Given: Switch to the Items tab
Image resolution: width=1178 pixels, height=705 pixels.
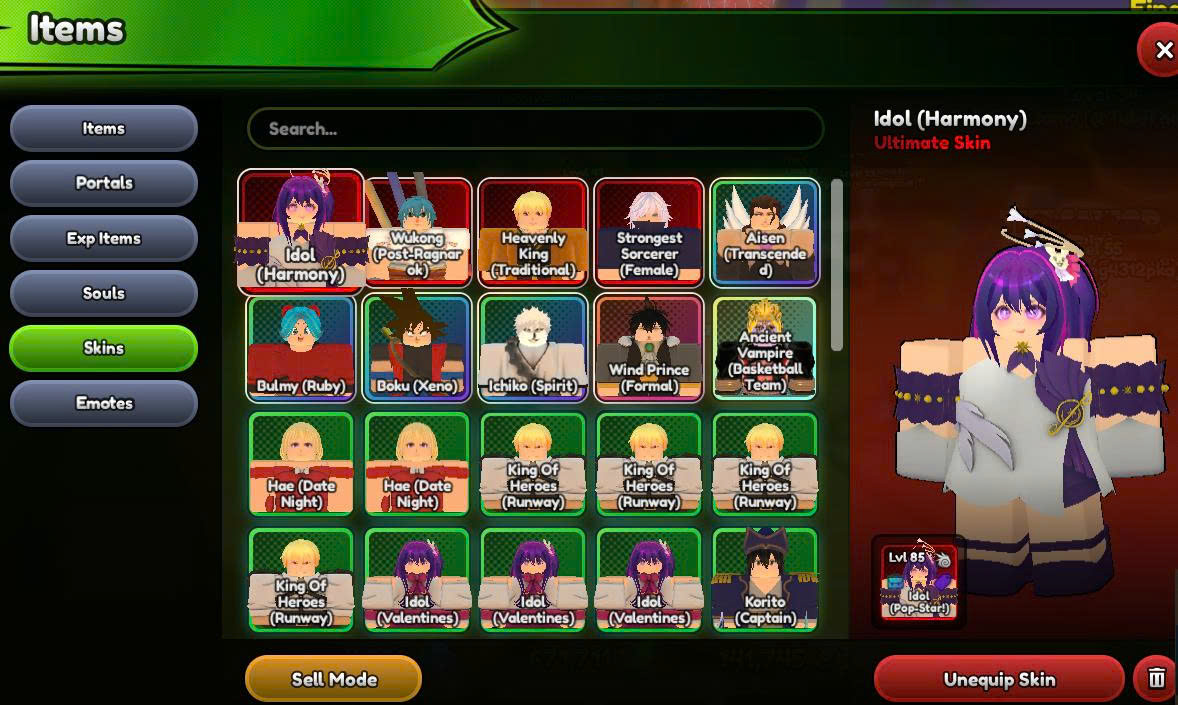Looking at the screenshot, I should pyautogui.click(x=104, y=129).
